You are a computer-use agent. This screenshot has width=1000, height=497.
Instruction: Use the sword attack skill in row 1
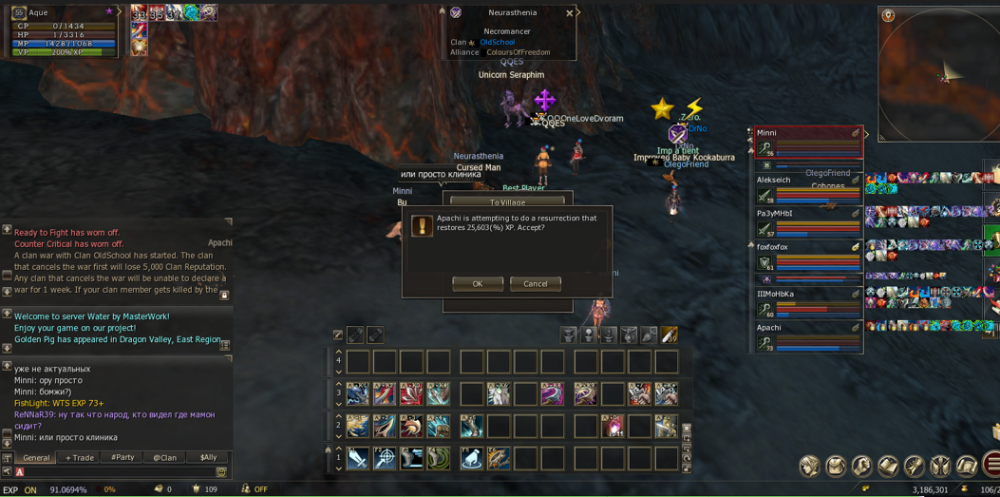(359, 458)
